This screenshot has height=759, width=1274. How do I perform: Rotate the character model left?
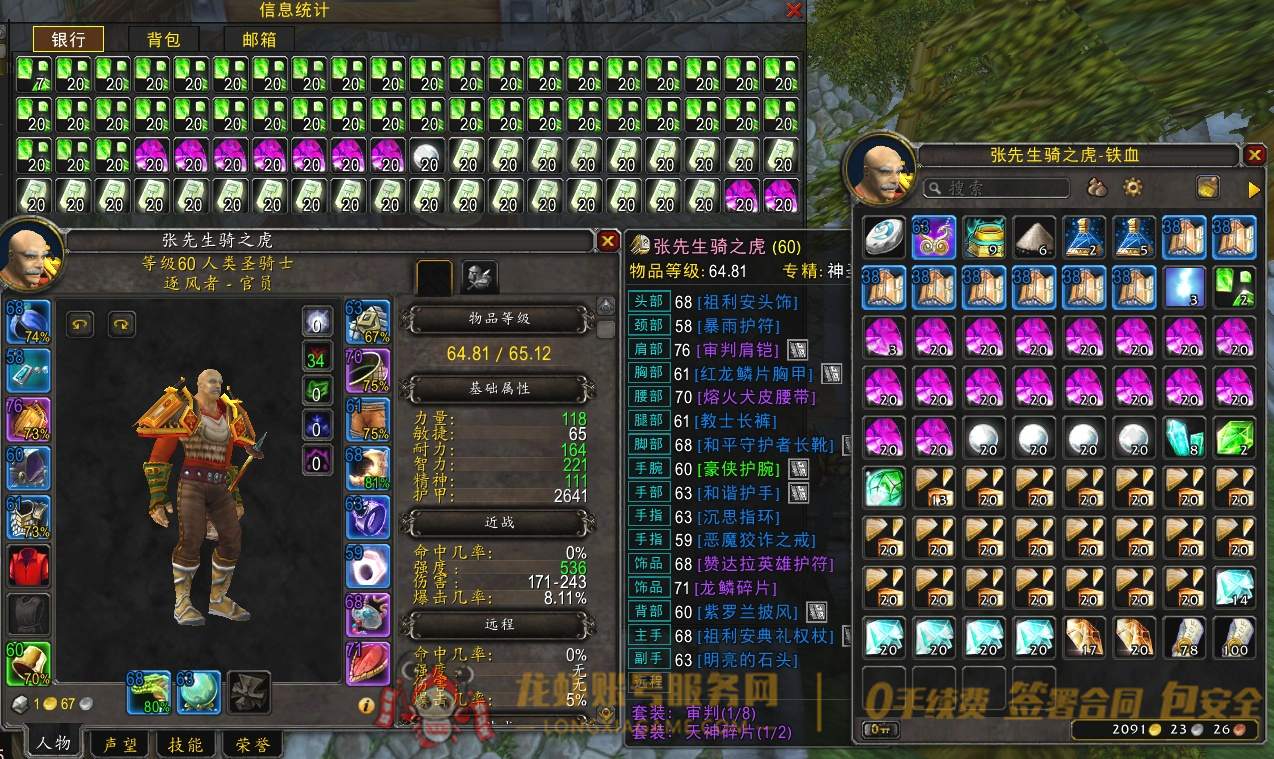pos(80,323)
